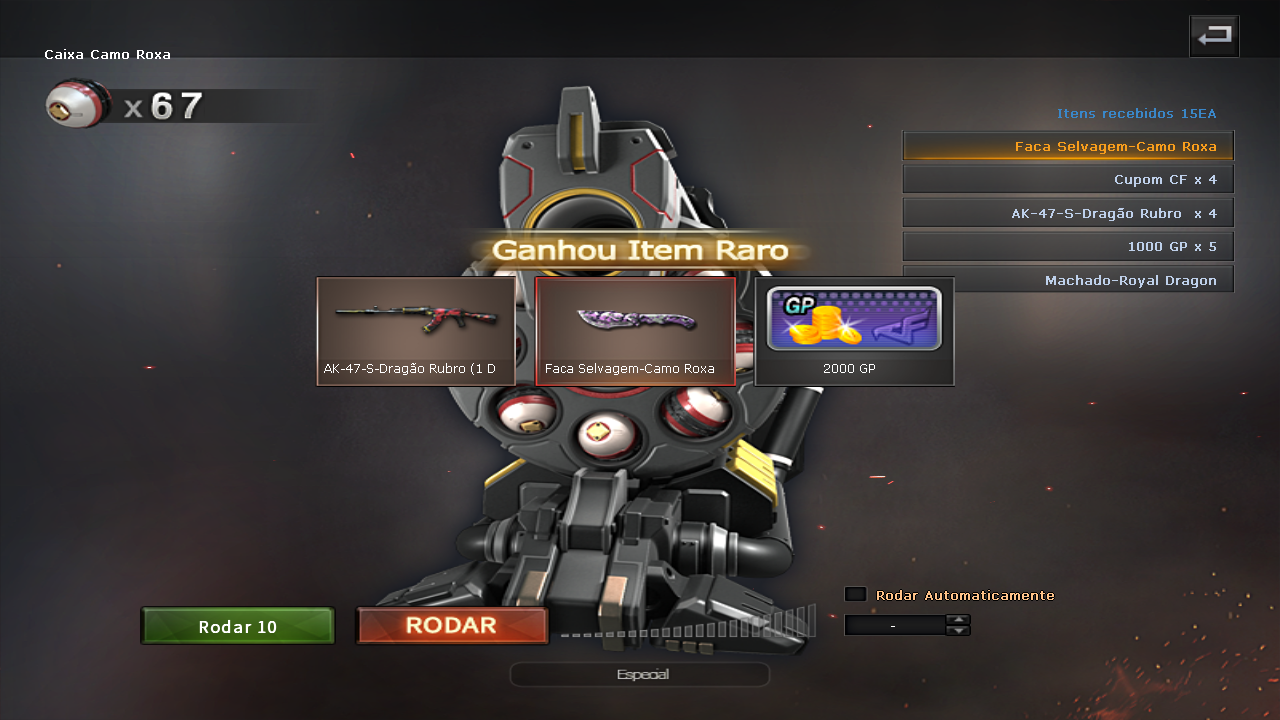1280x720 pixels.
Task: Select the Machado-Royal Dragon list row
Action: (x=1068, y=279)
